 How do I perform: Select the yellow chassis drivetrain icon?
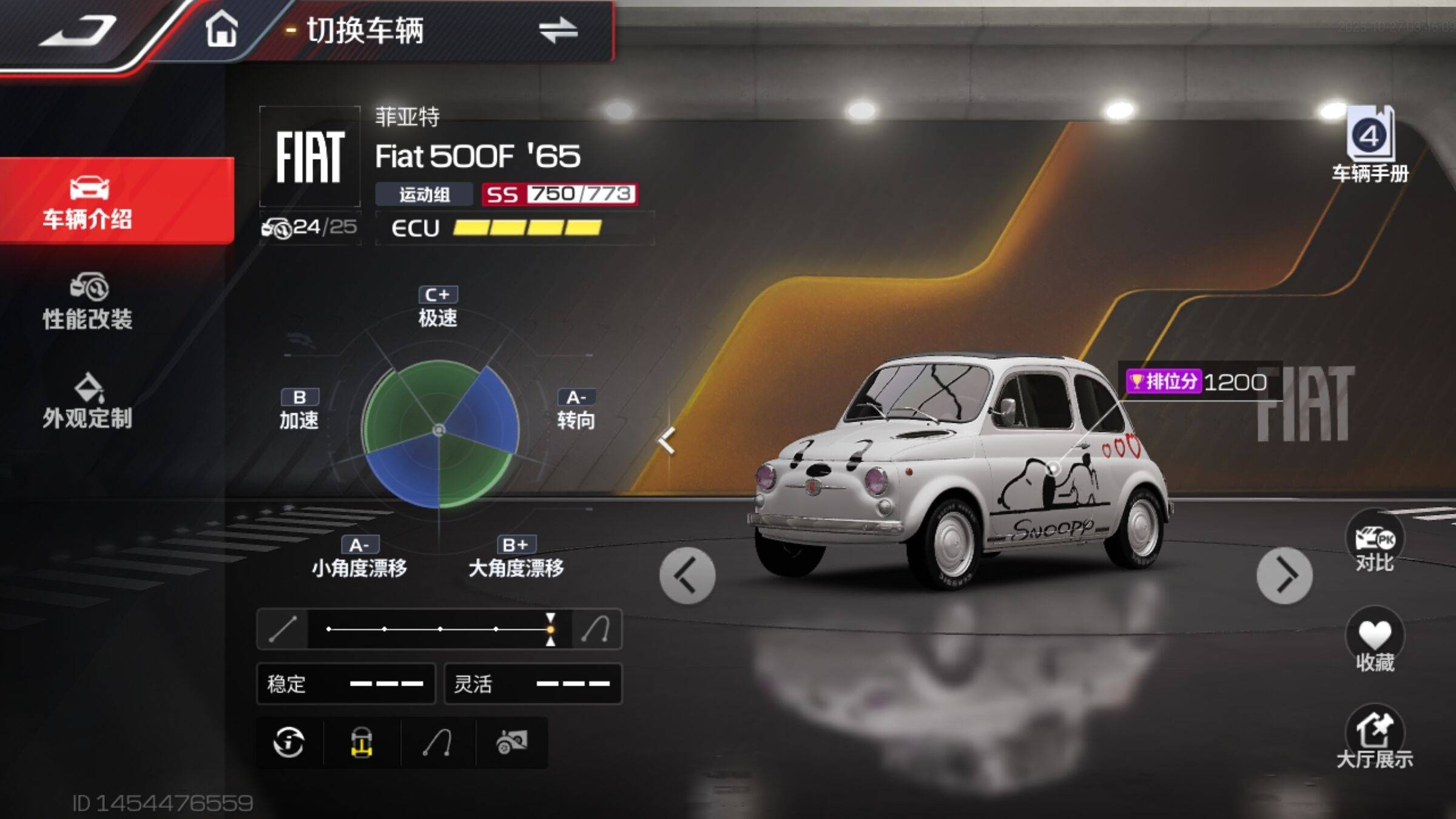(362, 742)
